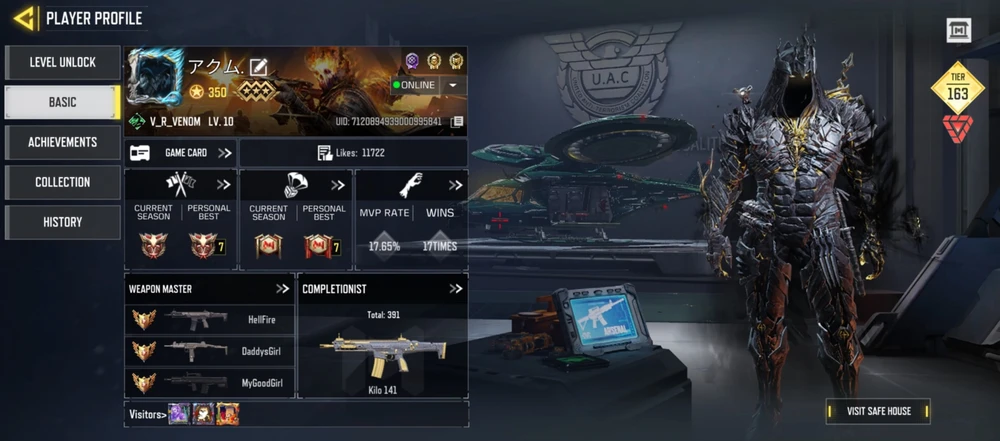This screenshot has width=1000, height=441.
Task: Click the Likes counter button
Action: [352, 153]
